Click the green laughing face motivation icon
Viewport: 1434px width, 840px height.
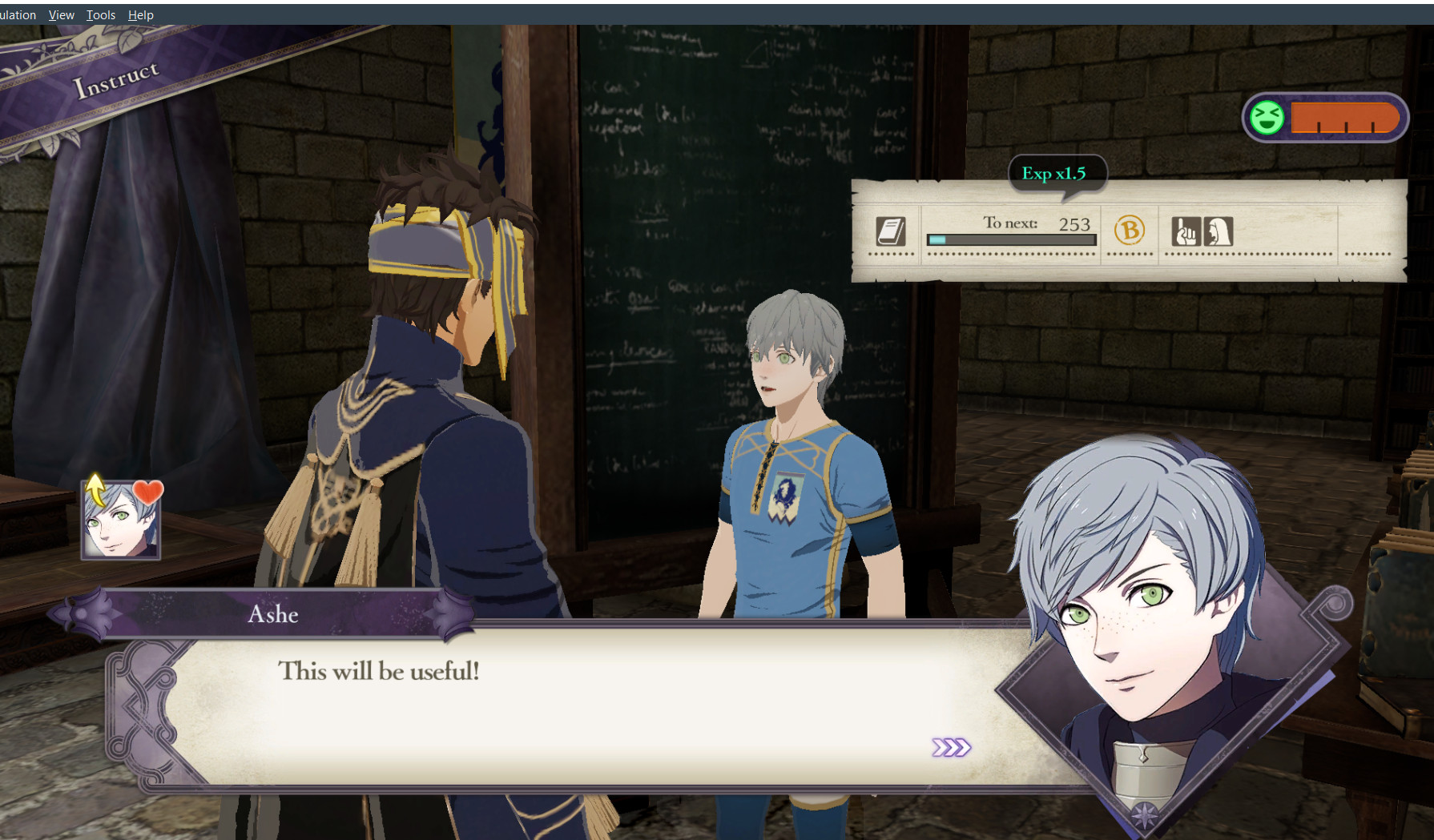1267,118
